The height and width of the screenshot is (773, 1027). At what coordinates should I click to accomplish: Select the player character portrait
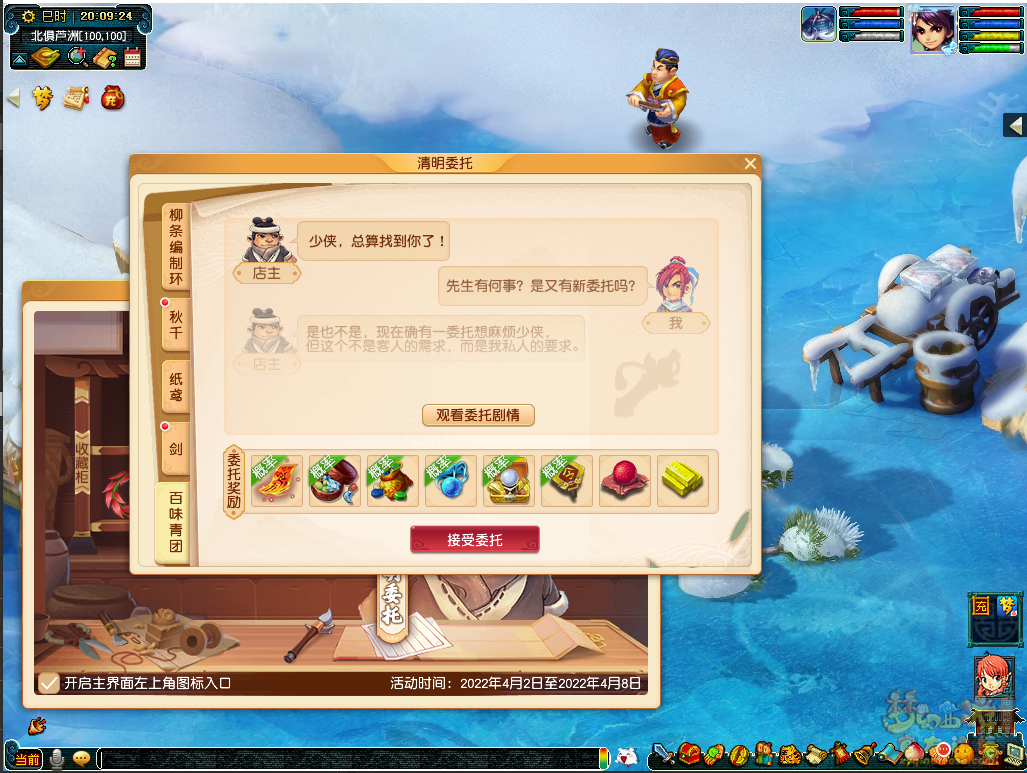tap(932, 29)
